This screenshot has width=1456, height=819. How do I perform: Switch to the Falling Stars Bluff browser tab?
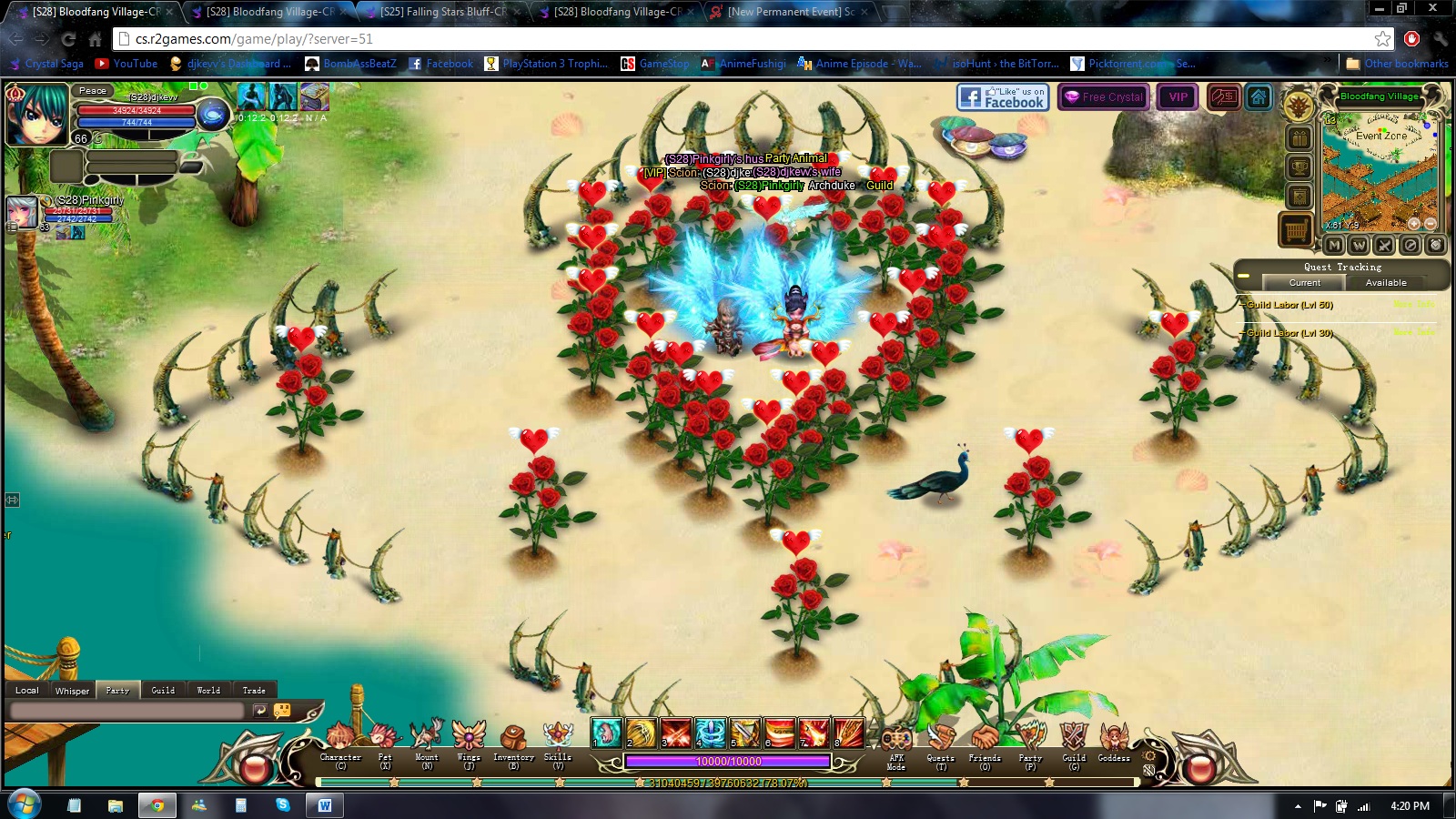(x=442, y=12)
